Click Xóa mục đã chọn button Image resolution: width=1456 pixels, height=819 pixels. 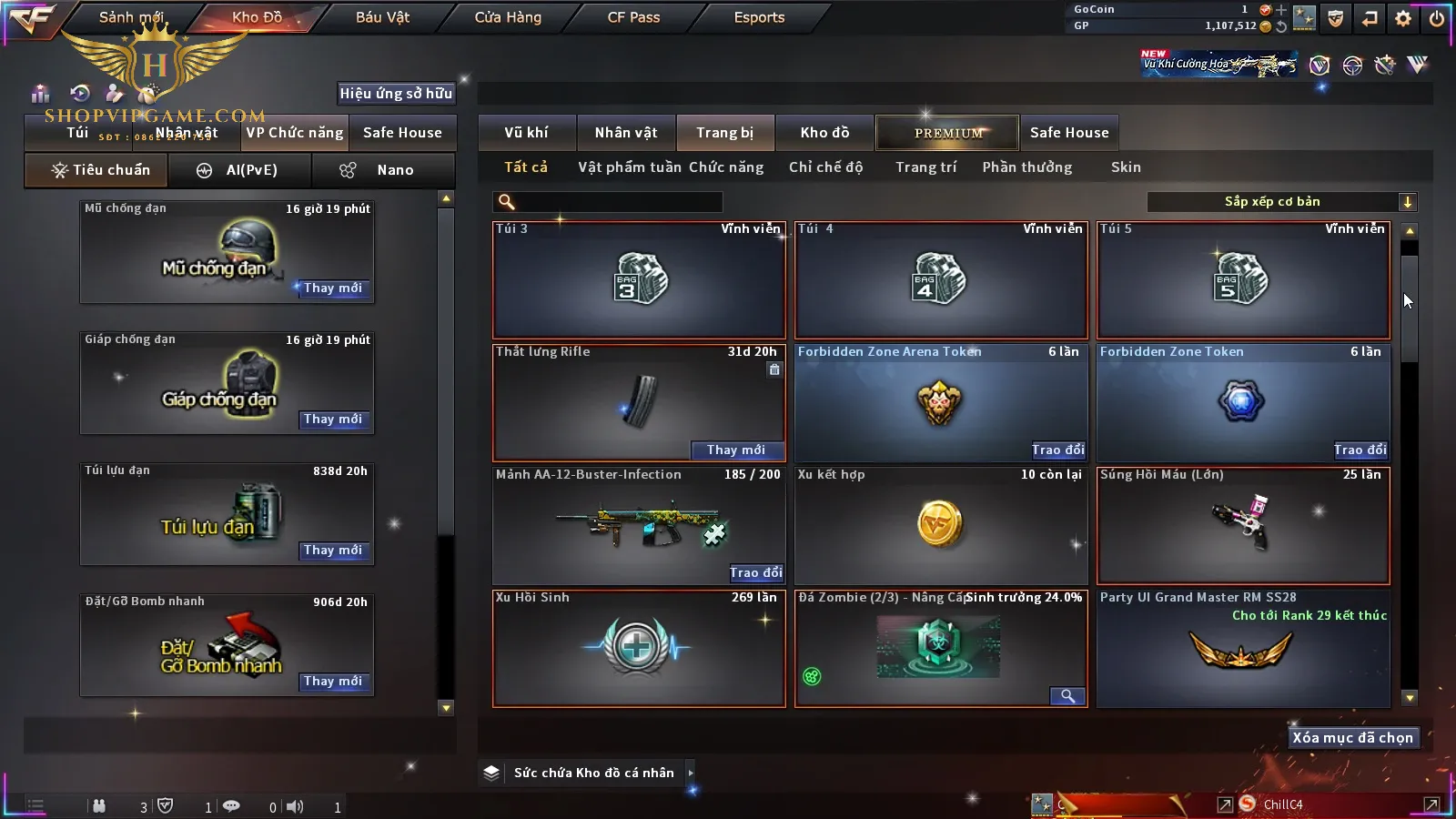pos(1352,738)
